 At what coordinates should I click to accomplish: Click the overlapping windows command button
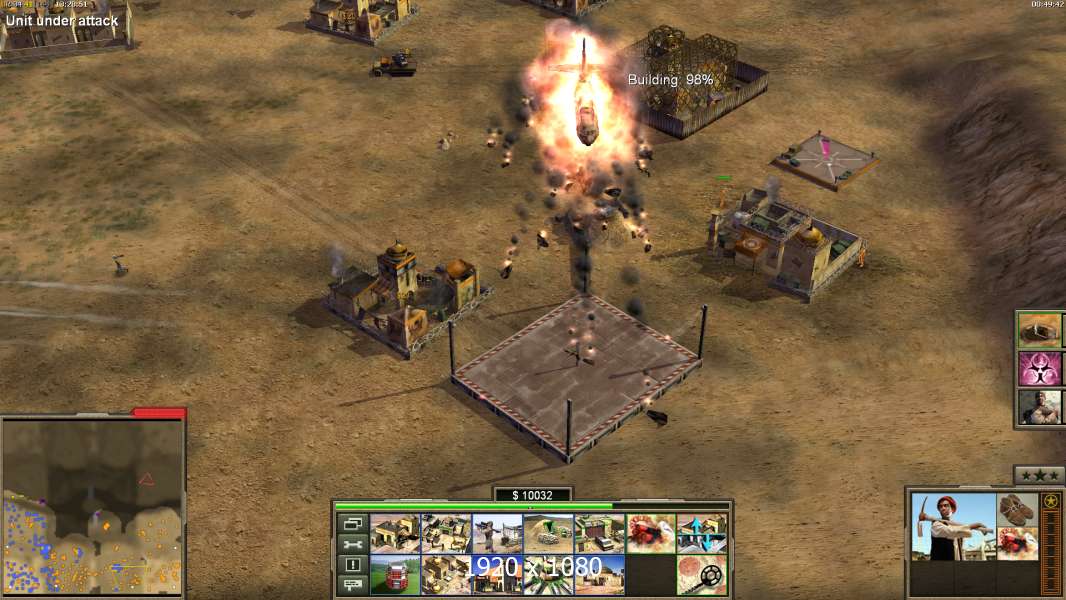click(x=352, y=523)
